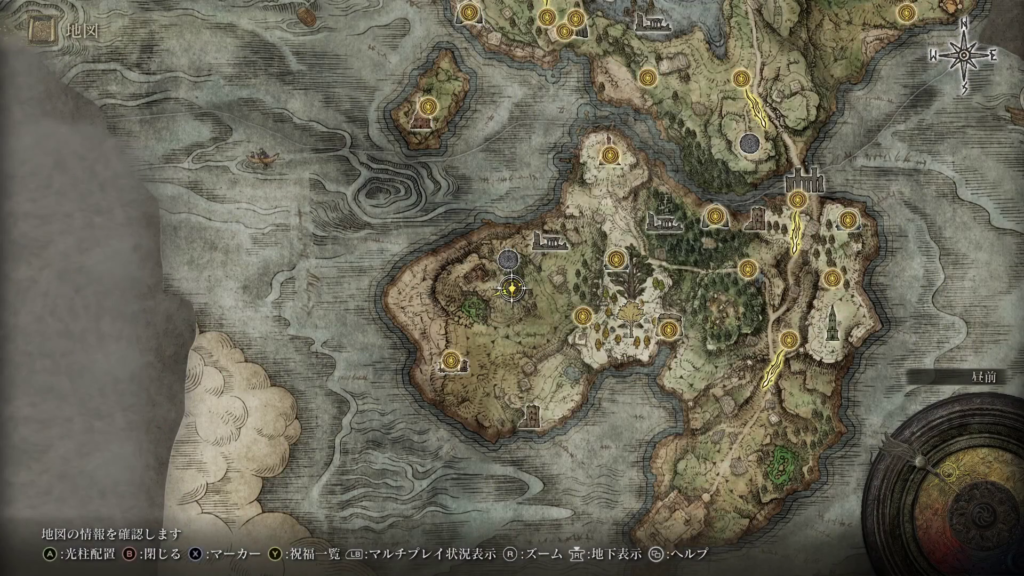The height and width of the screenshot is (576, 1024).
Task: Select the grace beside the golden tree
Action: click(616, 259)
